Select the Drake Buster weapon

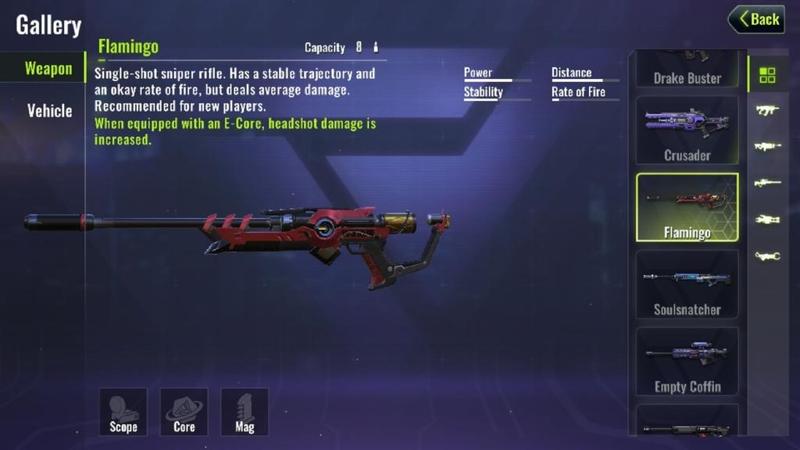pyautogui.click(x=687, y=72)
